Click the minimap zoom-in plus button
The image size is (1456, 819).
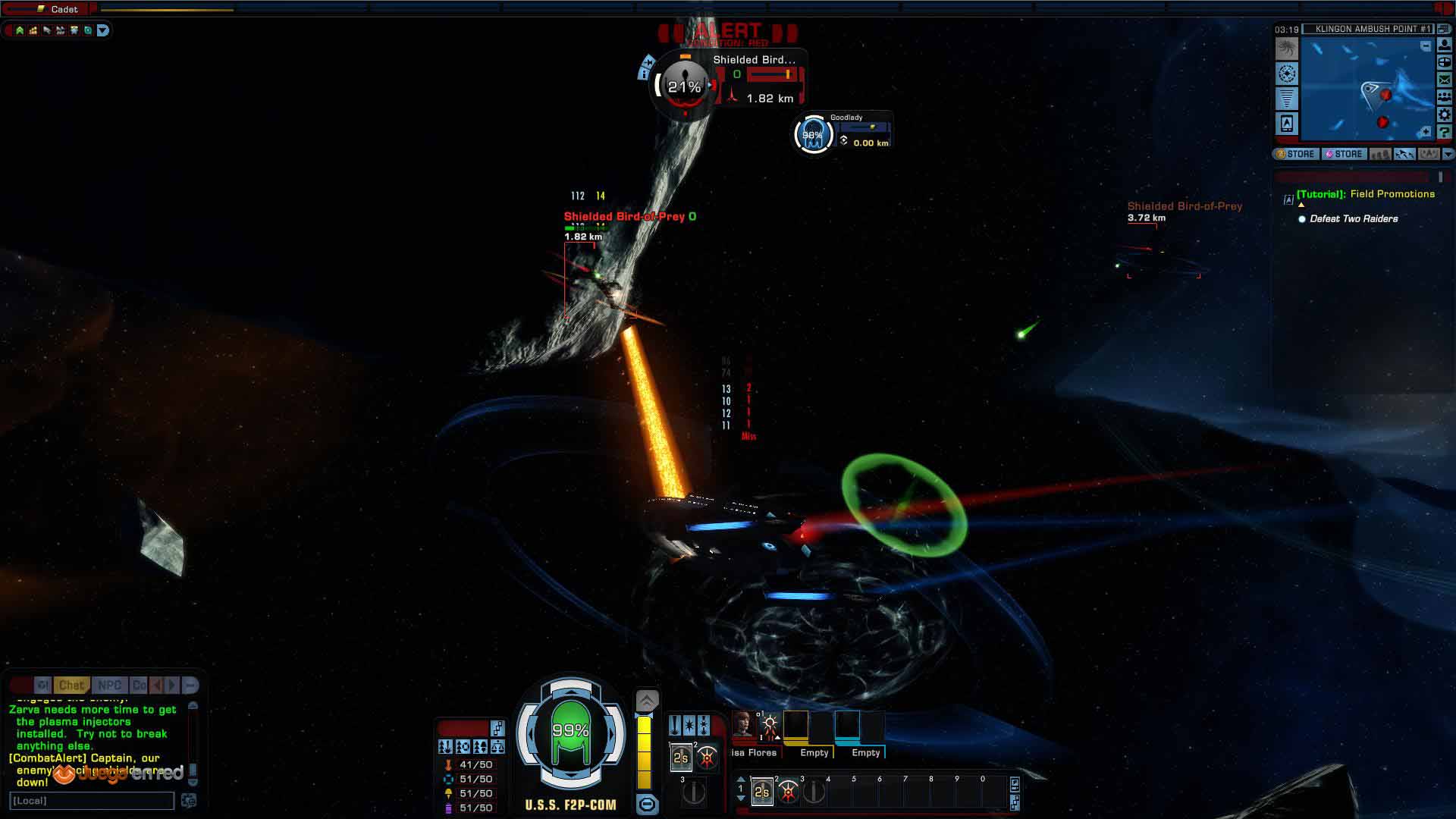1426,132
